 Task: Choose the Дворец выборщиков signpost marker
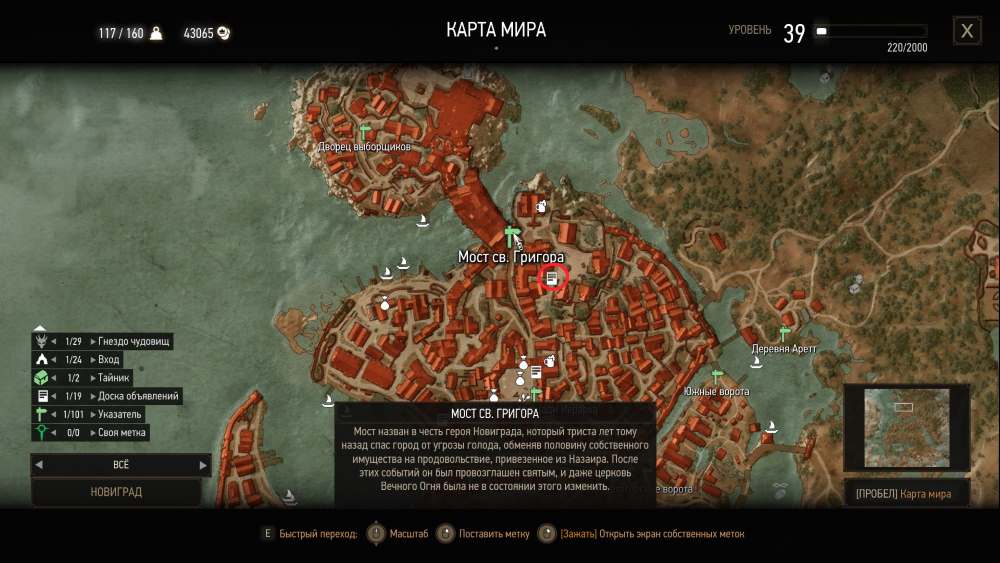364,132
